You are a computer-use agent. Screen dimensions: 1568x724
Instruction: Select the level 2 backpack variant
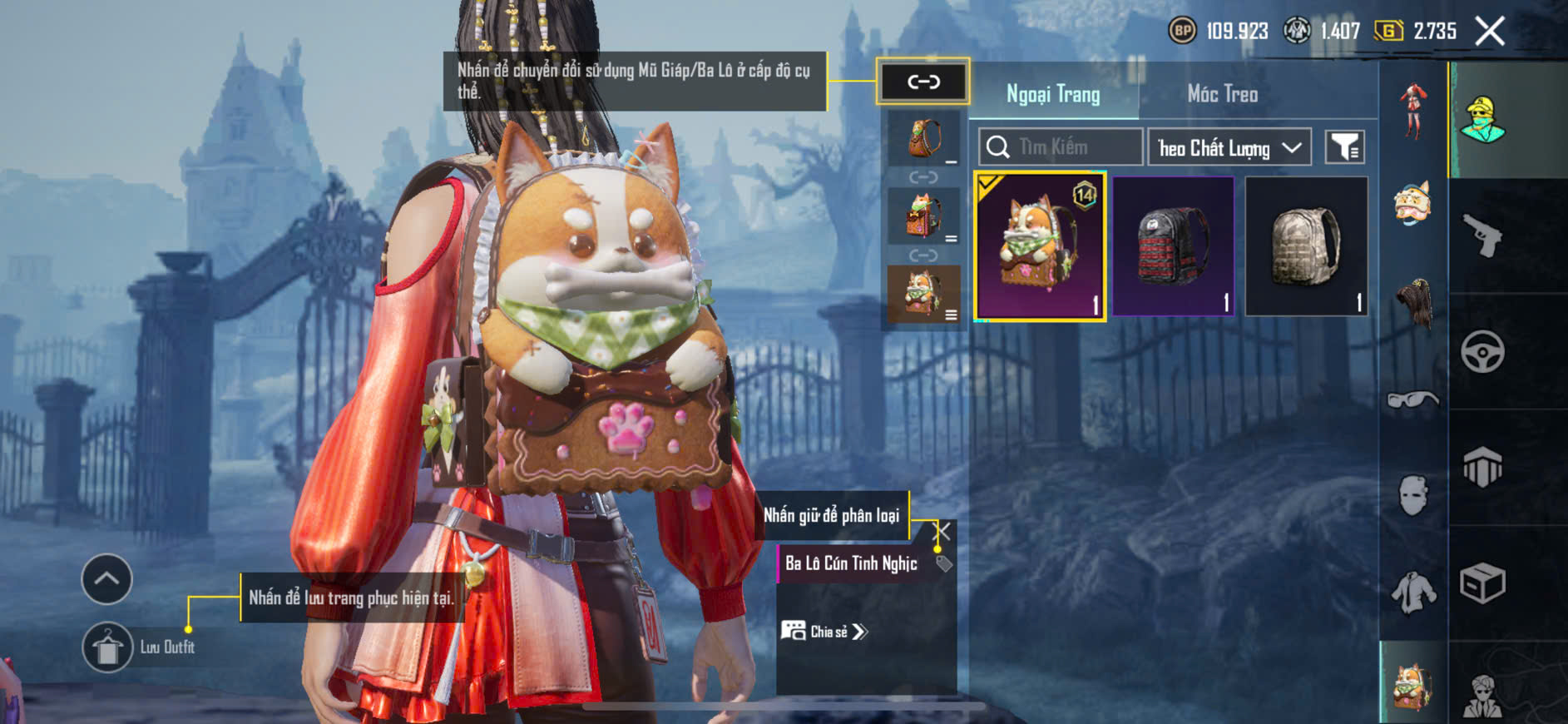(x=923, y=216)
